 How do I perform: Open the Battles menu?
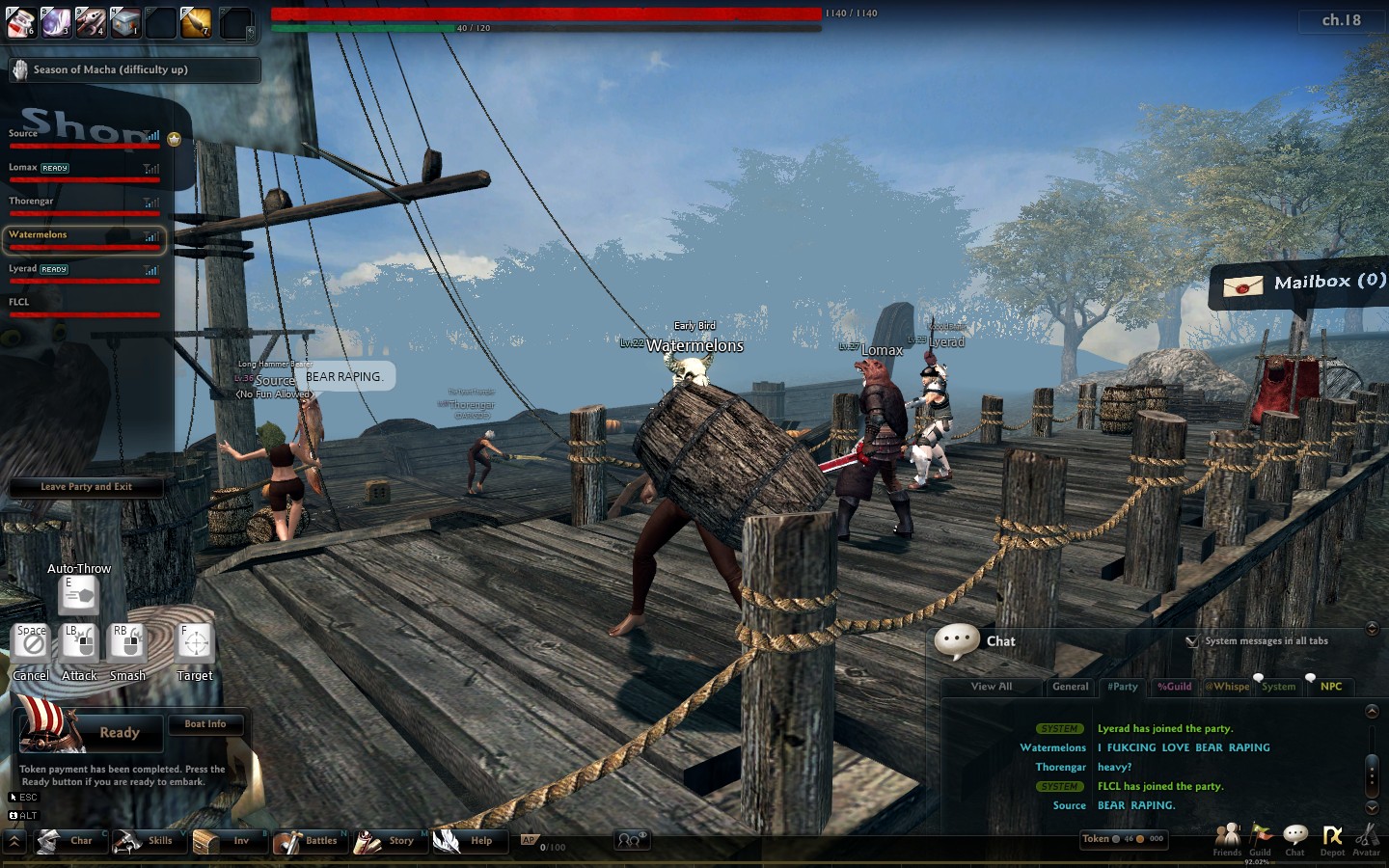307,841
